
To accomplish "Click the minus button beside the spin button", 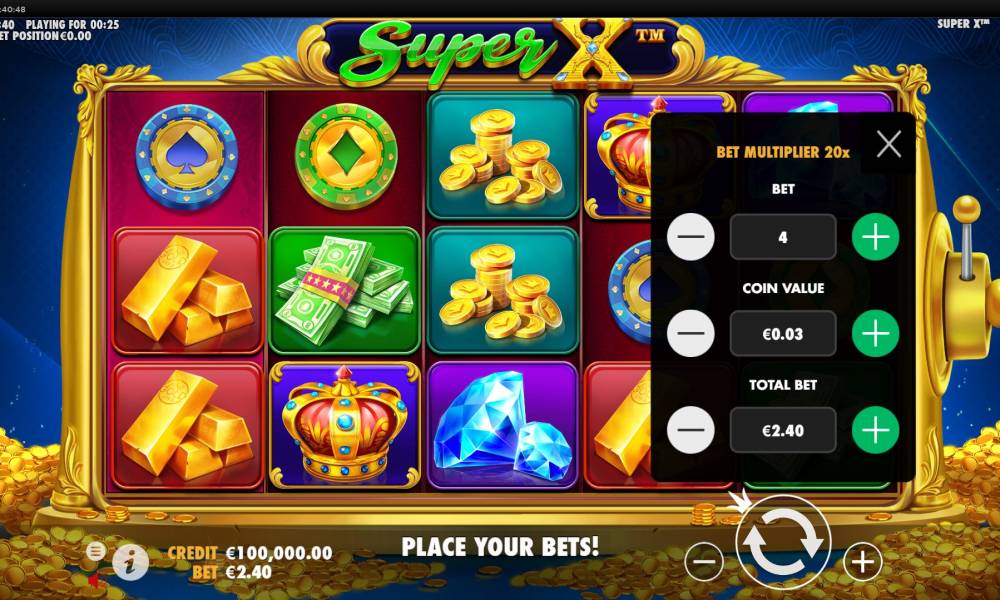I will click(x=705, y=562).
